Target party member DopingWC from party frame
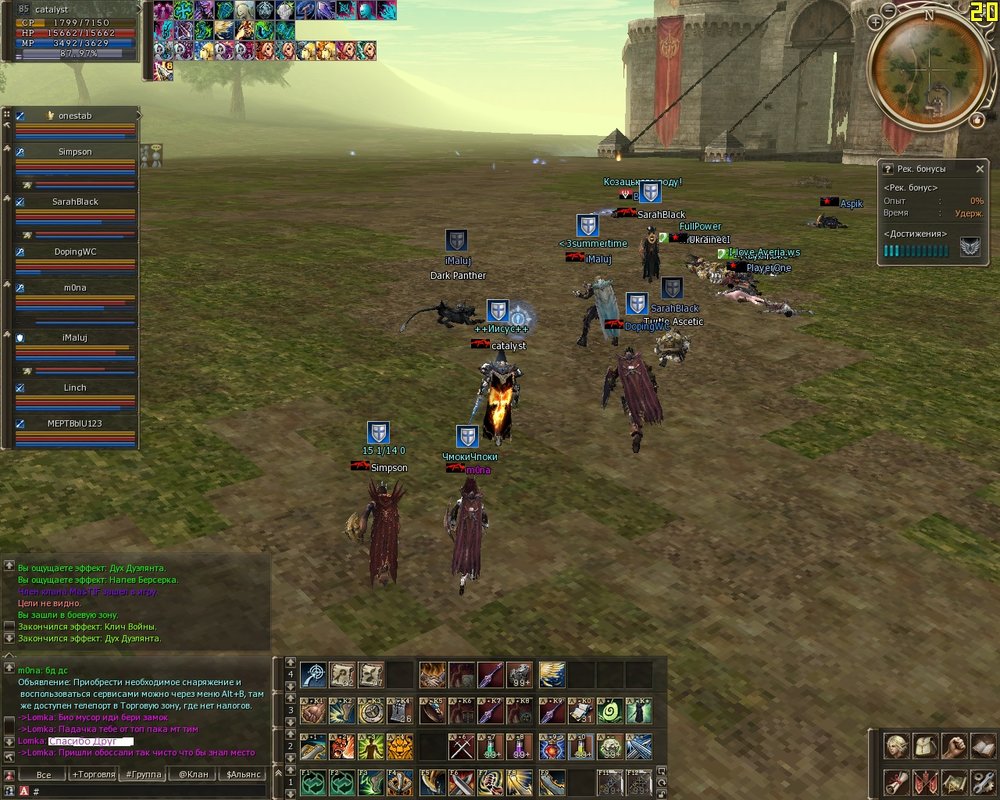This screenshot has width=1000, height=800. click(75, 252)
